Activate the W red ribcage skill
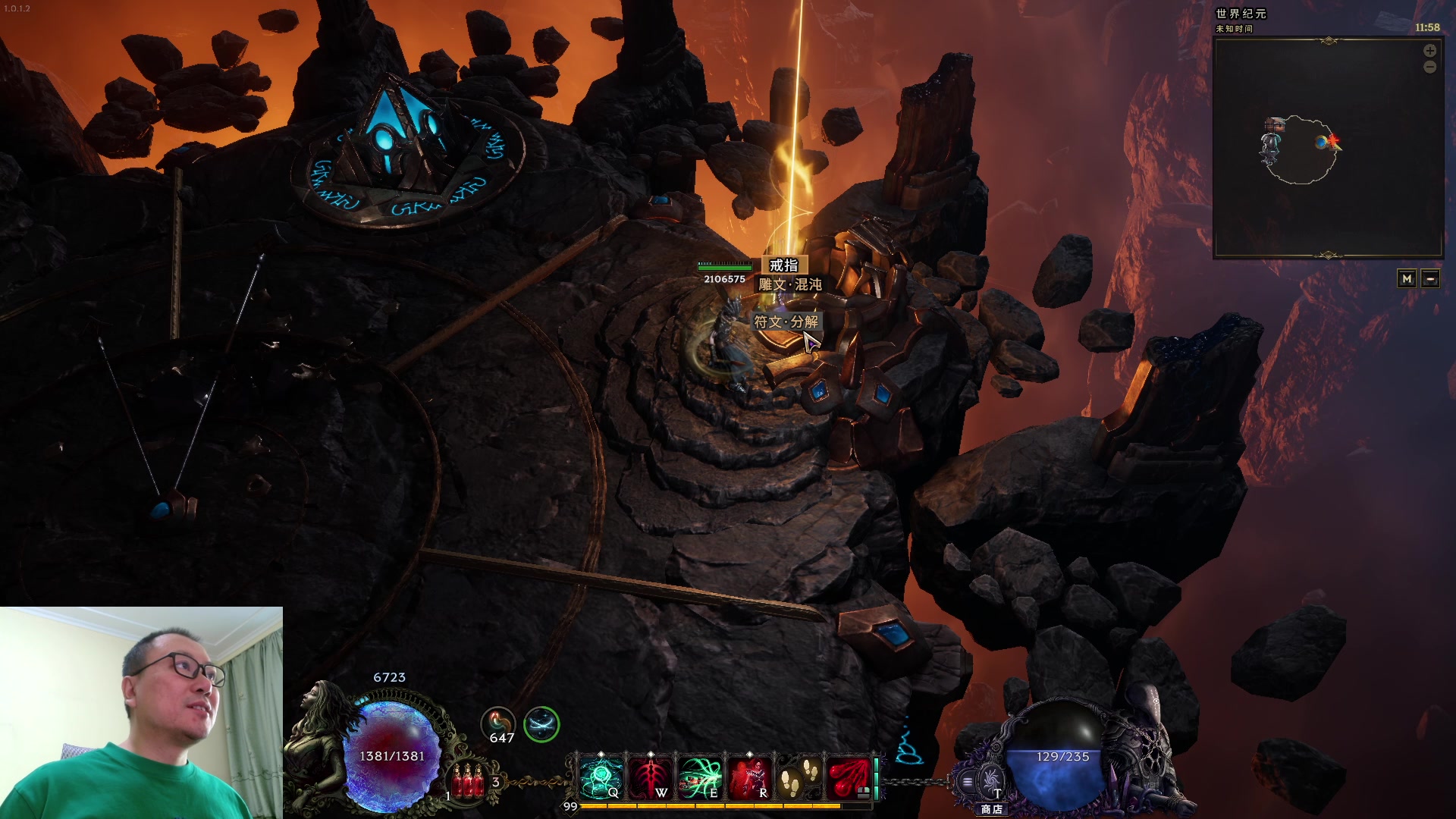1456x819 pixels. pyautogui.click(x=651, y=778)
